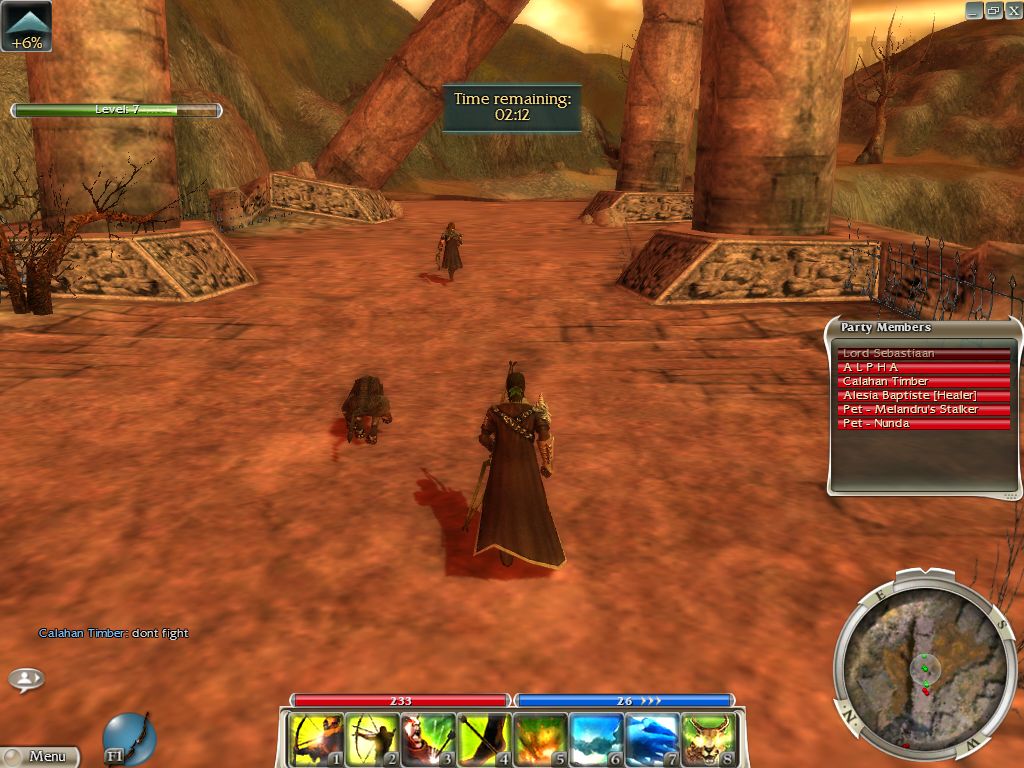This screenshot has width=1024, height=768.
Task: Activate skill 5 fiery explosion
Action: [x=540, y=739]
